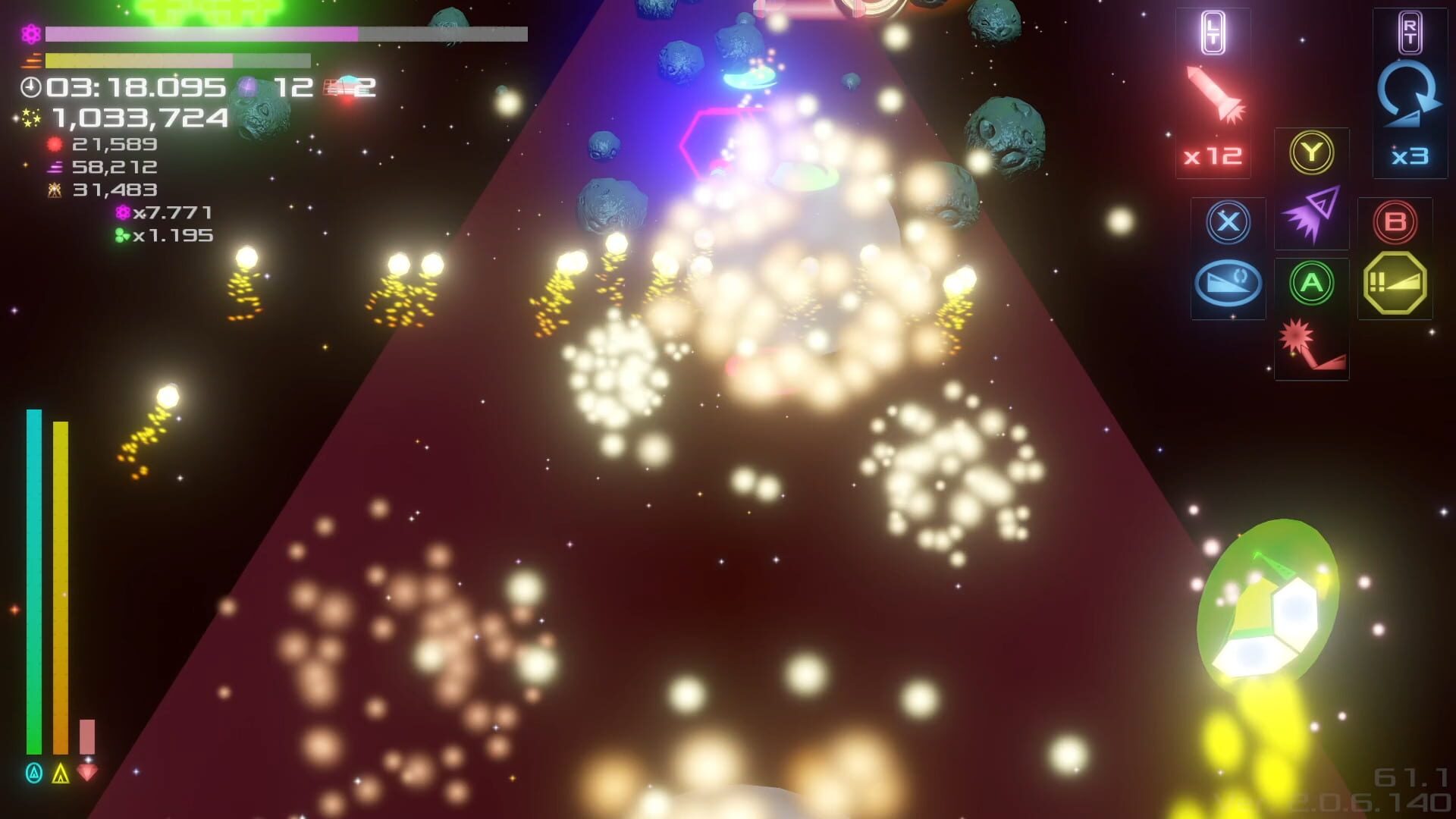
Task: Toggle the blue X button prompt
Action: tap(1228, 222)
